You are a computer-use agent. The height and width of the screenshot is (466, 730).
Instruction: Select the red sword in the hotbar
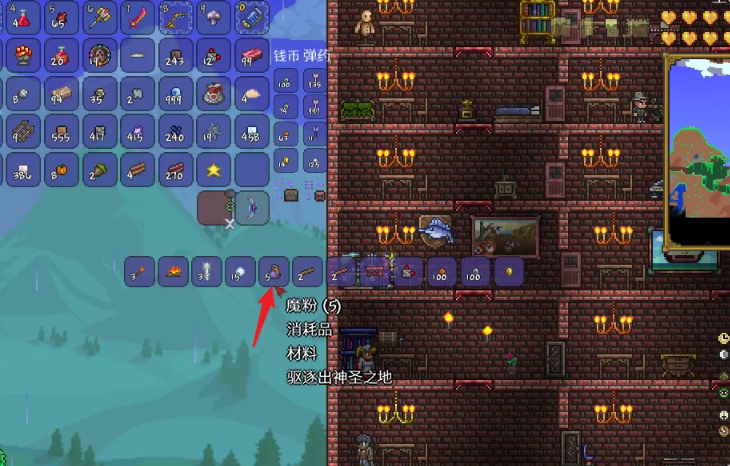(x=138, y=17)
